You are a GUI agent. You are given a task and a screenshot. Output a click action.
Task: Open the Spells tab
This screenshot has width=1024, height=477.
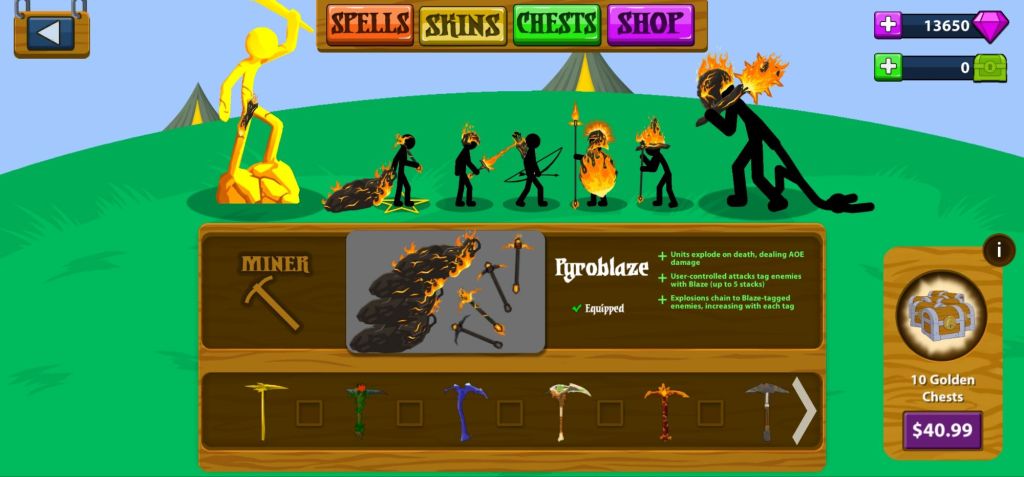370,23
